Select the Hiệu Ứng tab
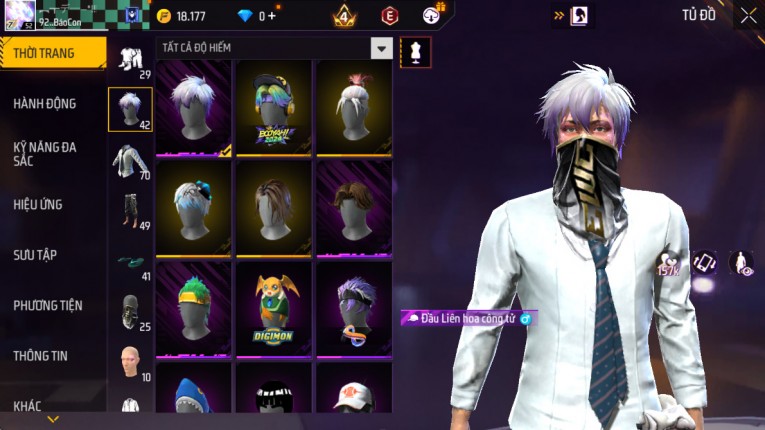The image size is (765, 430). 38,204
